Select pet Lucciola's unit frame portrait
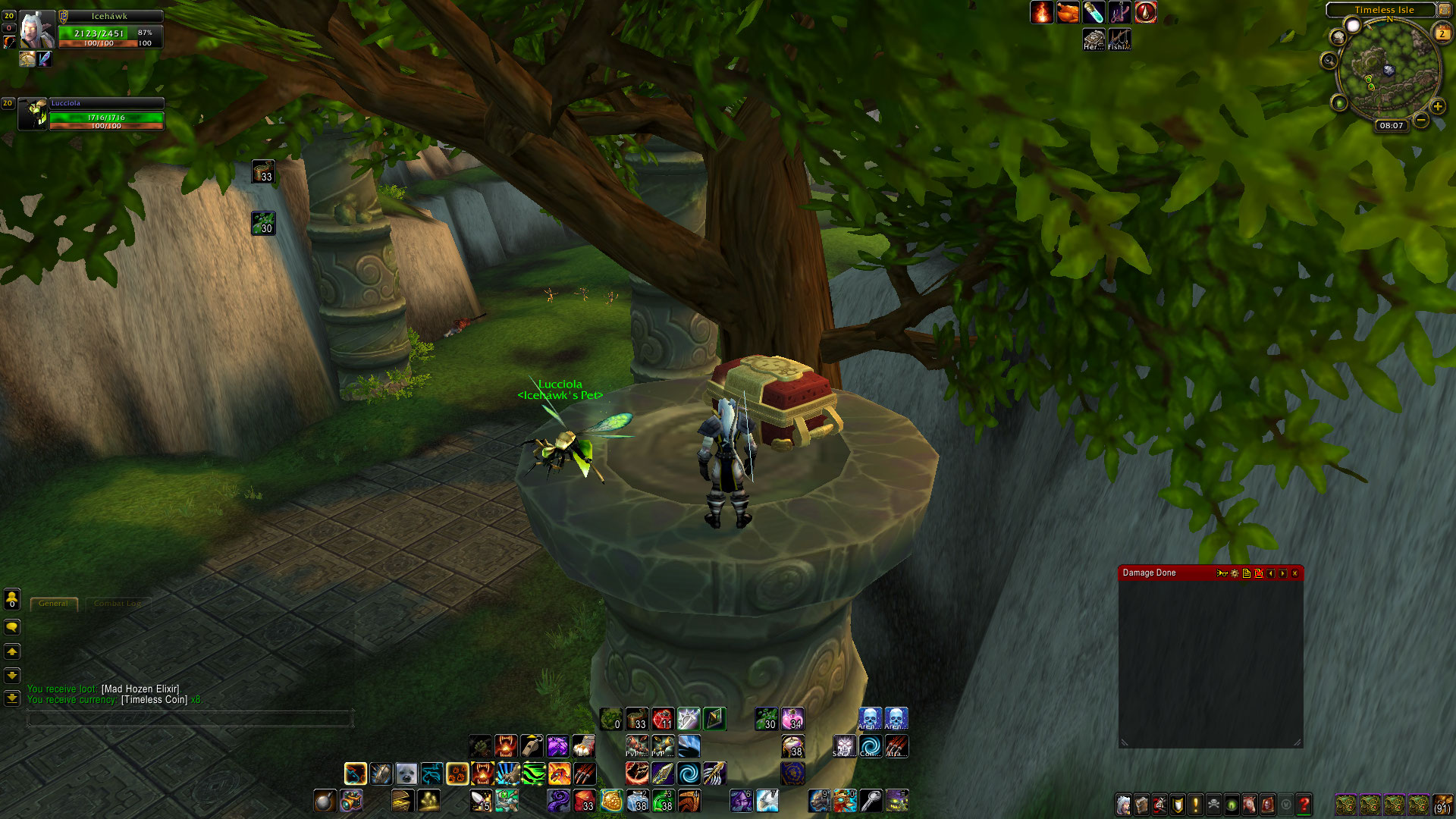 pyautogui.click(x=33, y=114)
